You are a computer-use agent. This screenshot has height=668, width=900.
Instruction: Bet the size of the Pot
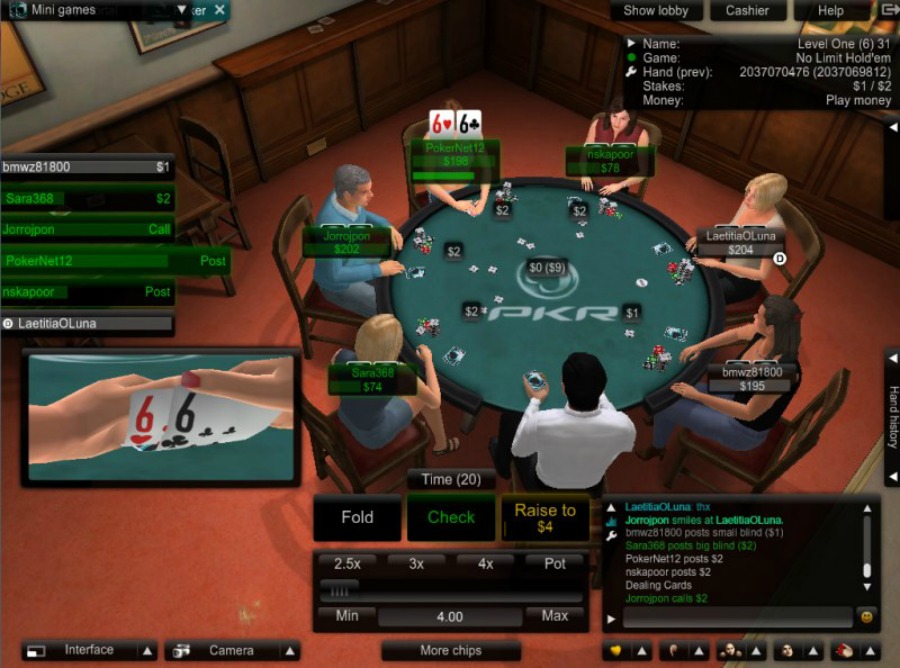click(555, 564)
